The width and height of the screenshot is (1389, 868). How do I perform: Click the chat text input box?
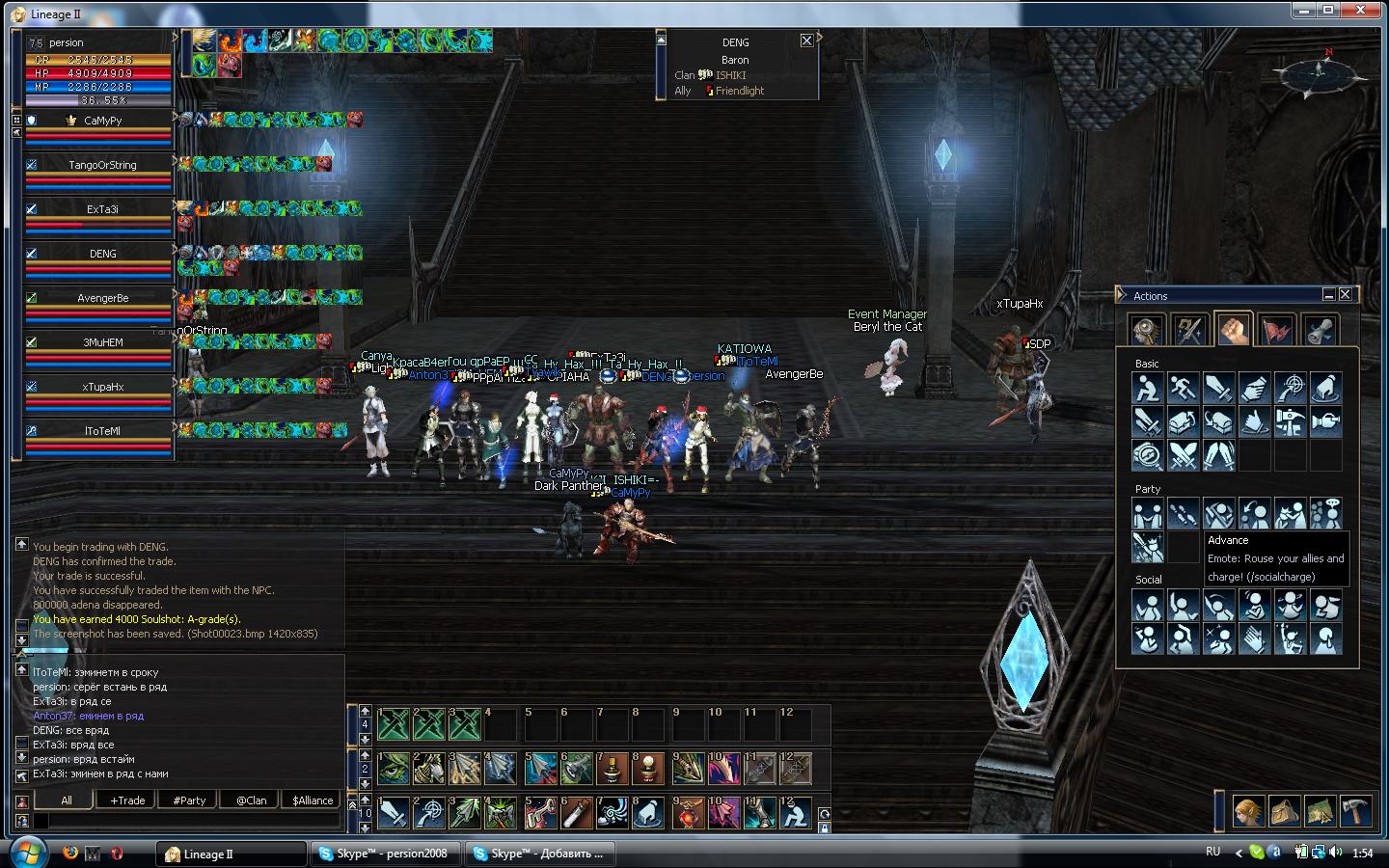(x=188, y=821)
